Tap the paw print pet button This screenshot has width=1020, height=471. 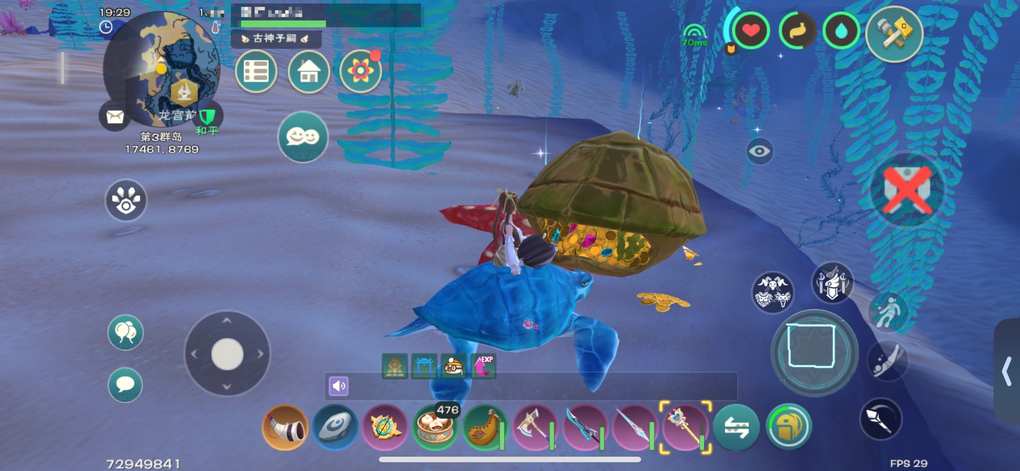tap(126, 200)
